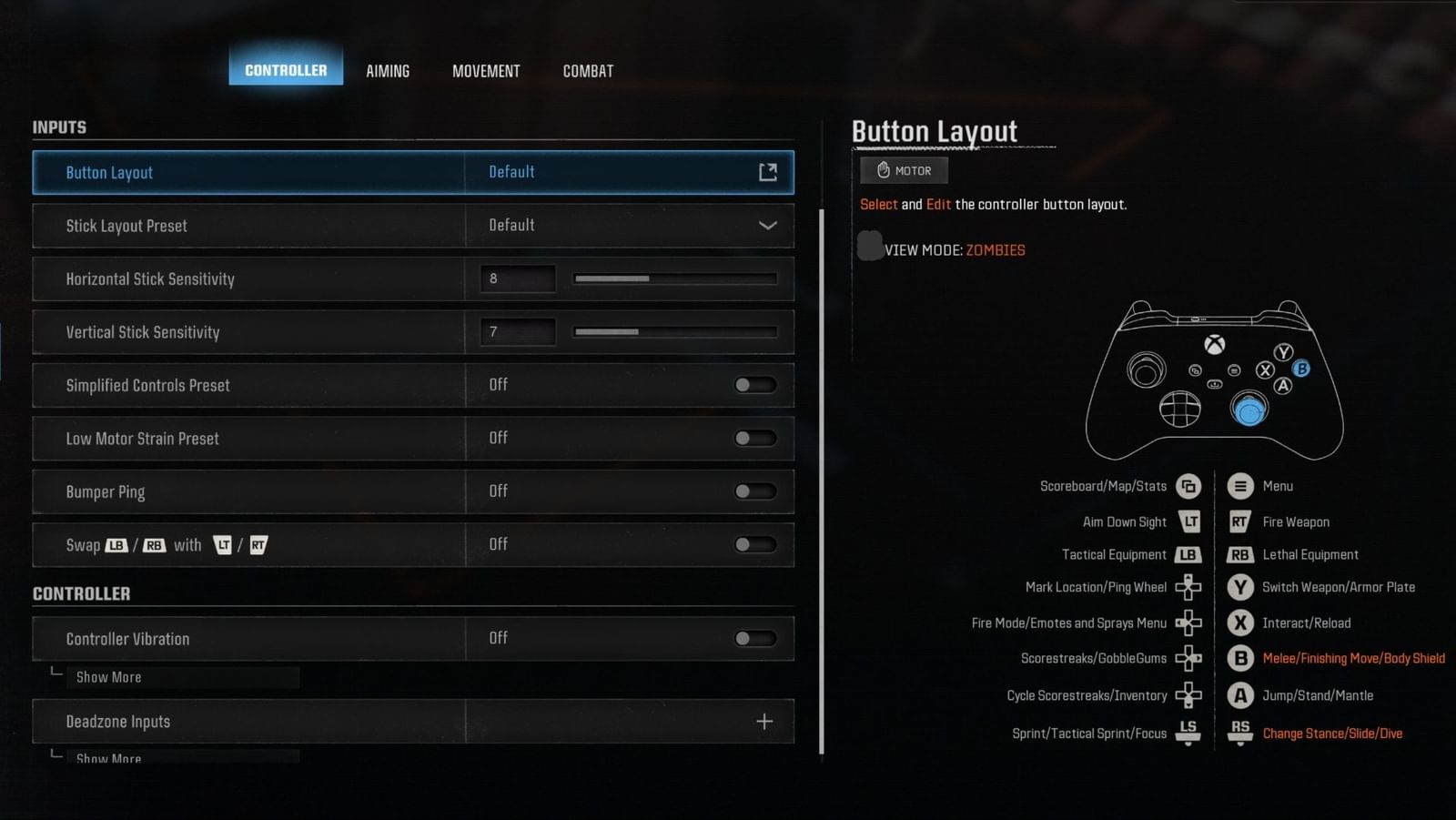
Task: Click the Y Switch Weapon/Armor Plate icon
Action: [1239, 587]
